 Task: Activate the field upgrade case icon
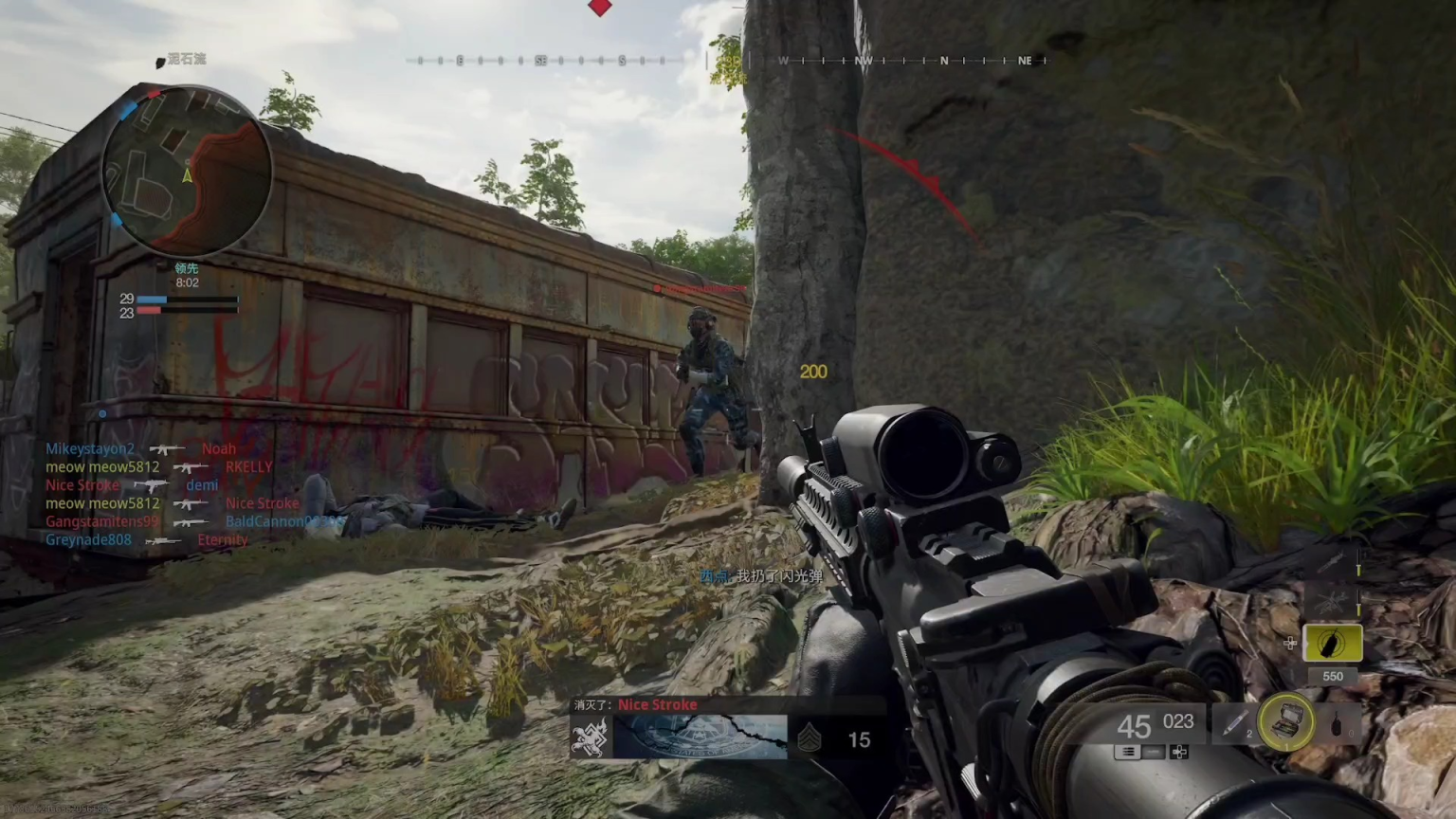(x=1286, y=722)
